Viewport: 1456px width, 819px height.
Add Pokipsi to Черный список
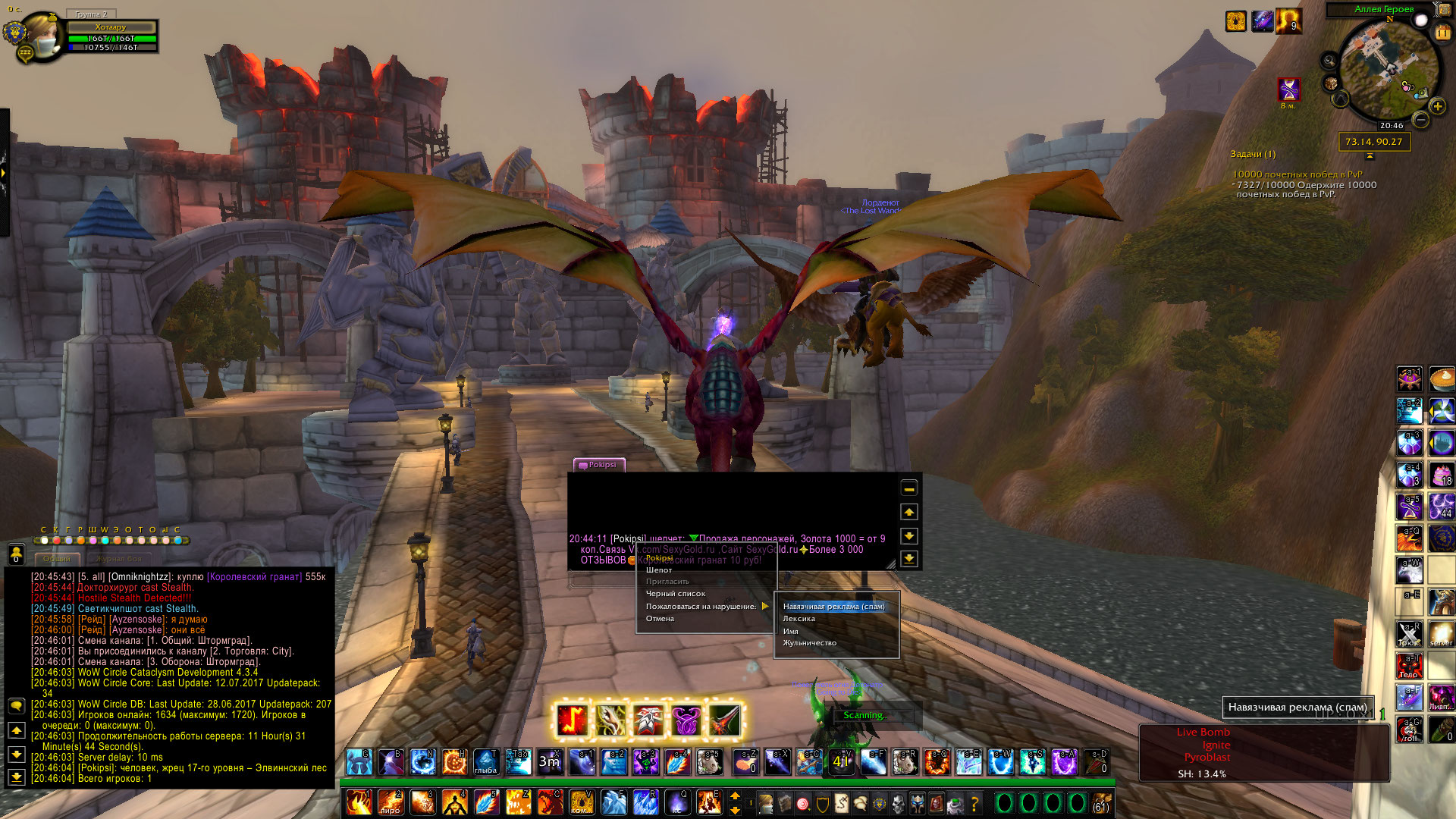(x=675, y=594)
